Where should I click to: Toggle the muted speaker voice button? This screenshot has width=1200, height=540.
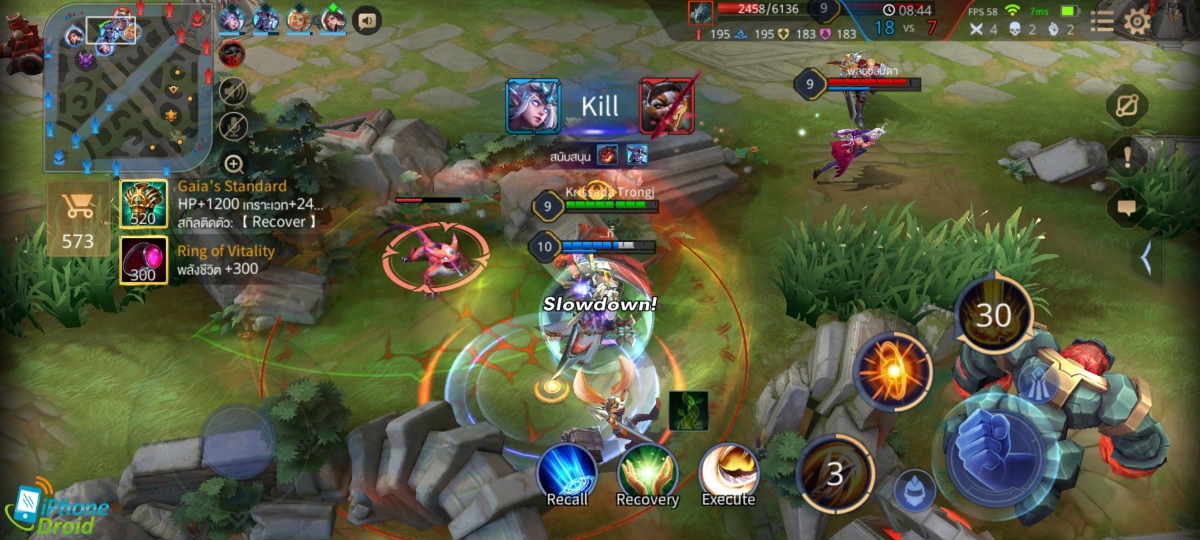[233, 91]
